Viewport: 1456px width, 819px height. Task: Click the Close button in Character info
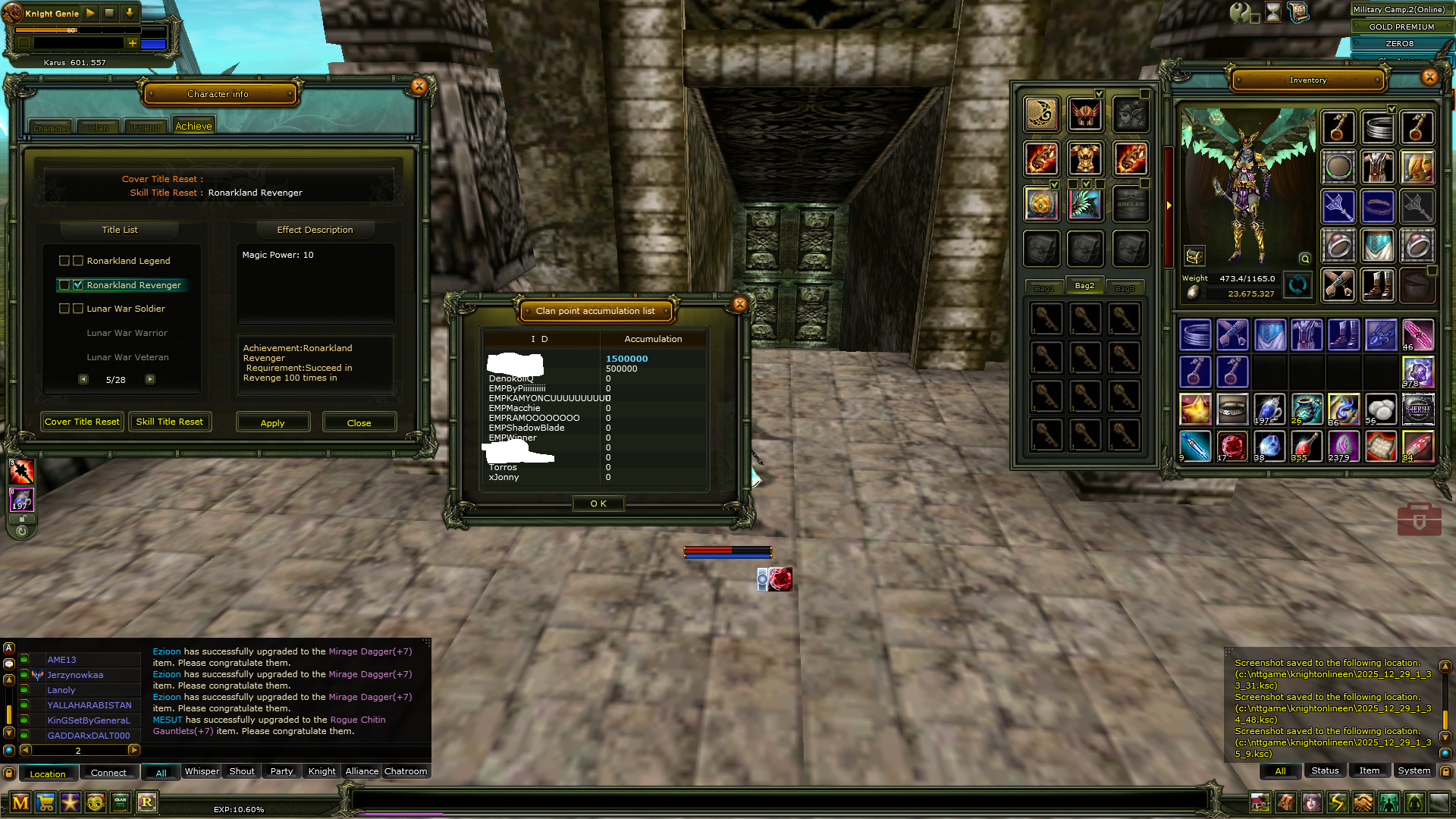tap(359, 422)
